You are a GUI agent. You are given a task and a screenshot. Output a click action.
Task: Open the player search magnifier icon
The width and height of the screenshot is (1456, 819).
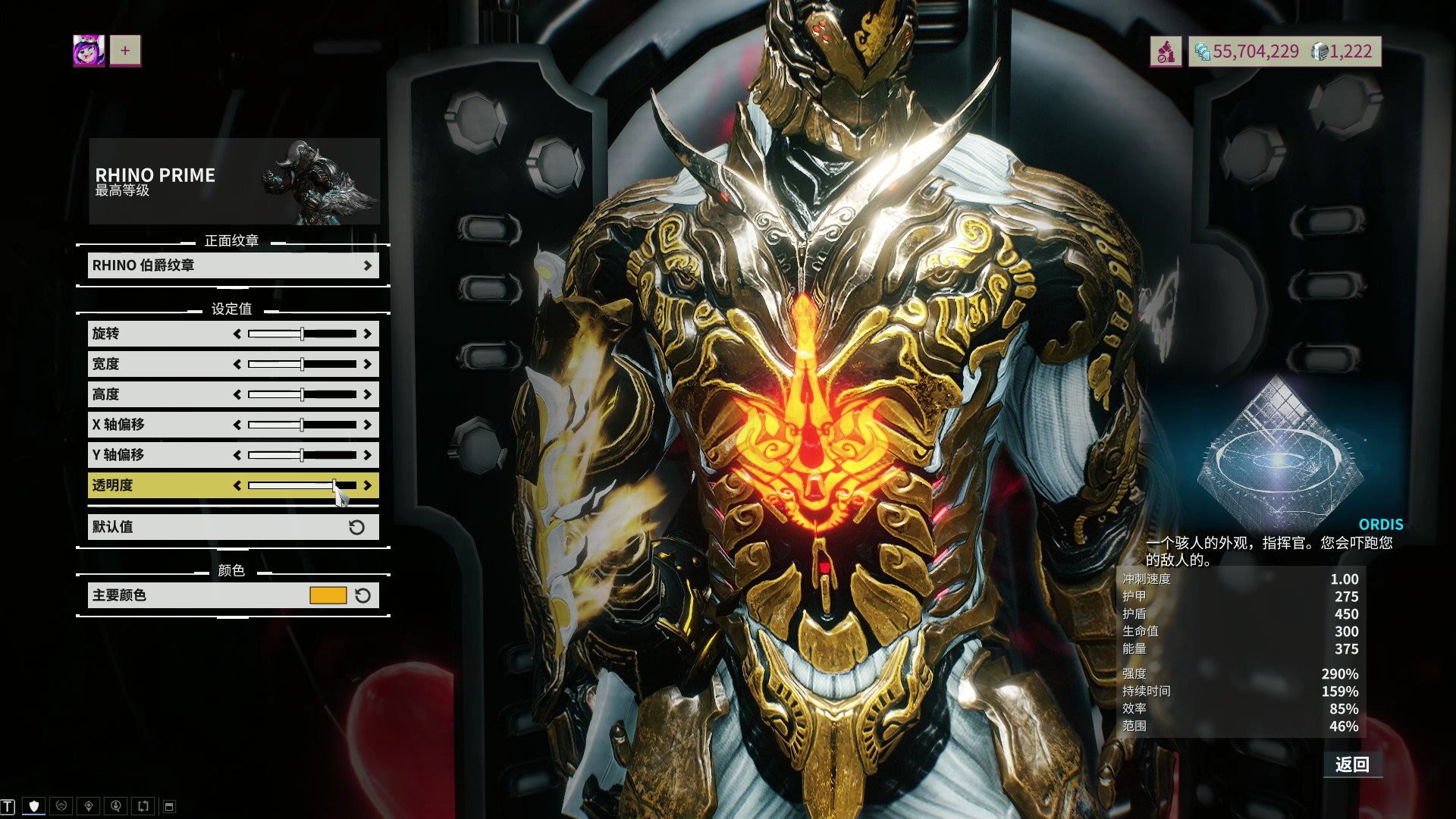116,806
